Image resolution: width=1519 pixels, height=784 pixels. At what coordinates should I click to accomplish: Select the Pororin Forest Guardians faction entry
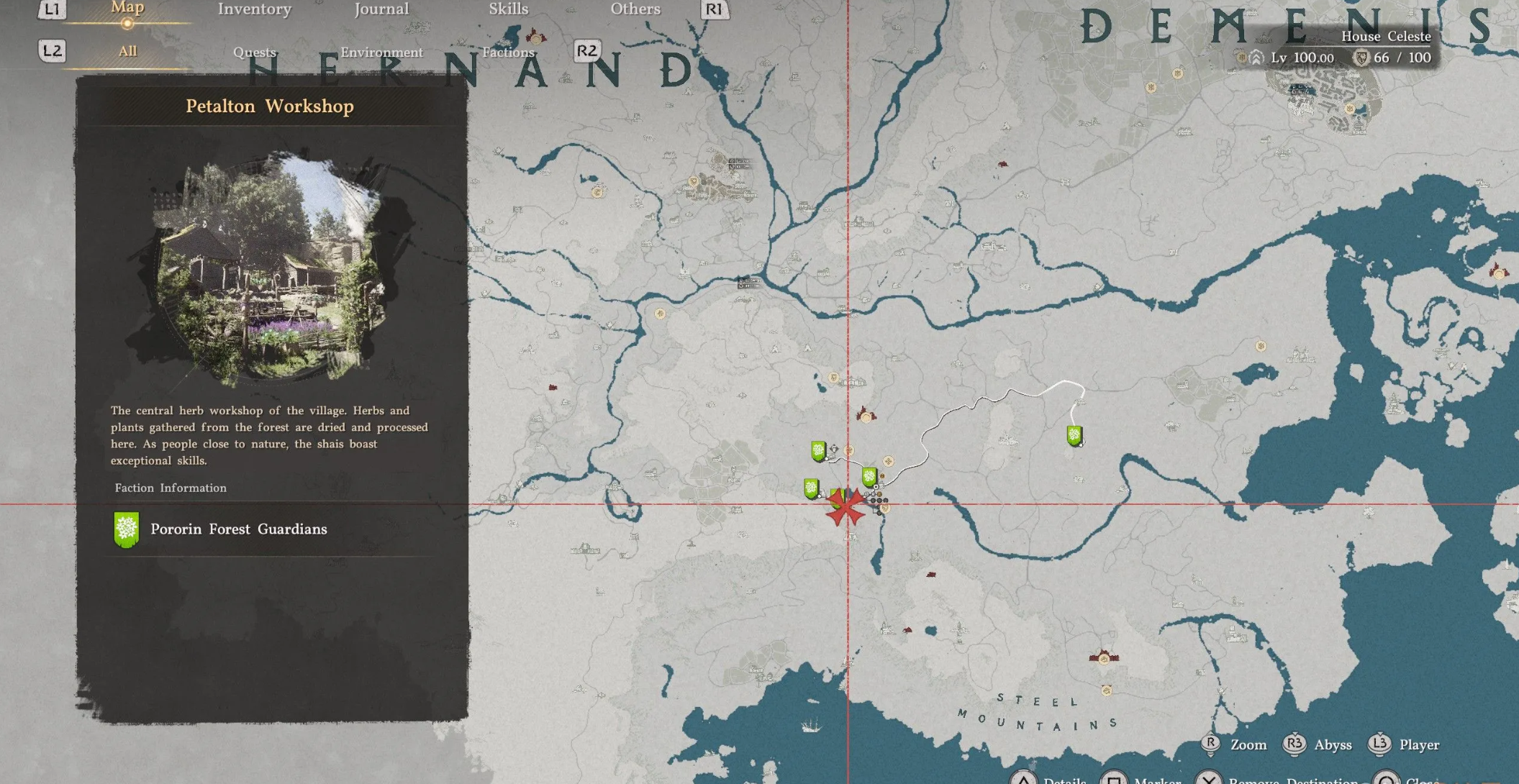click(x=237, y=529)
